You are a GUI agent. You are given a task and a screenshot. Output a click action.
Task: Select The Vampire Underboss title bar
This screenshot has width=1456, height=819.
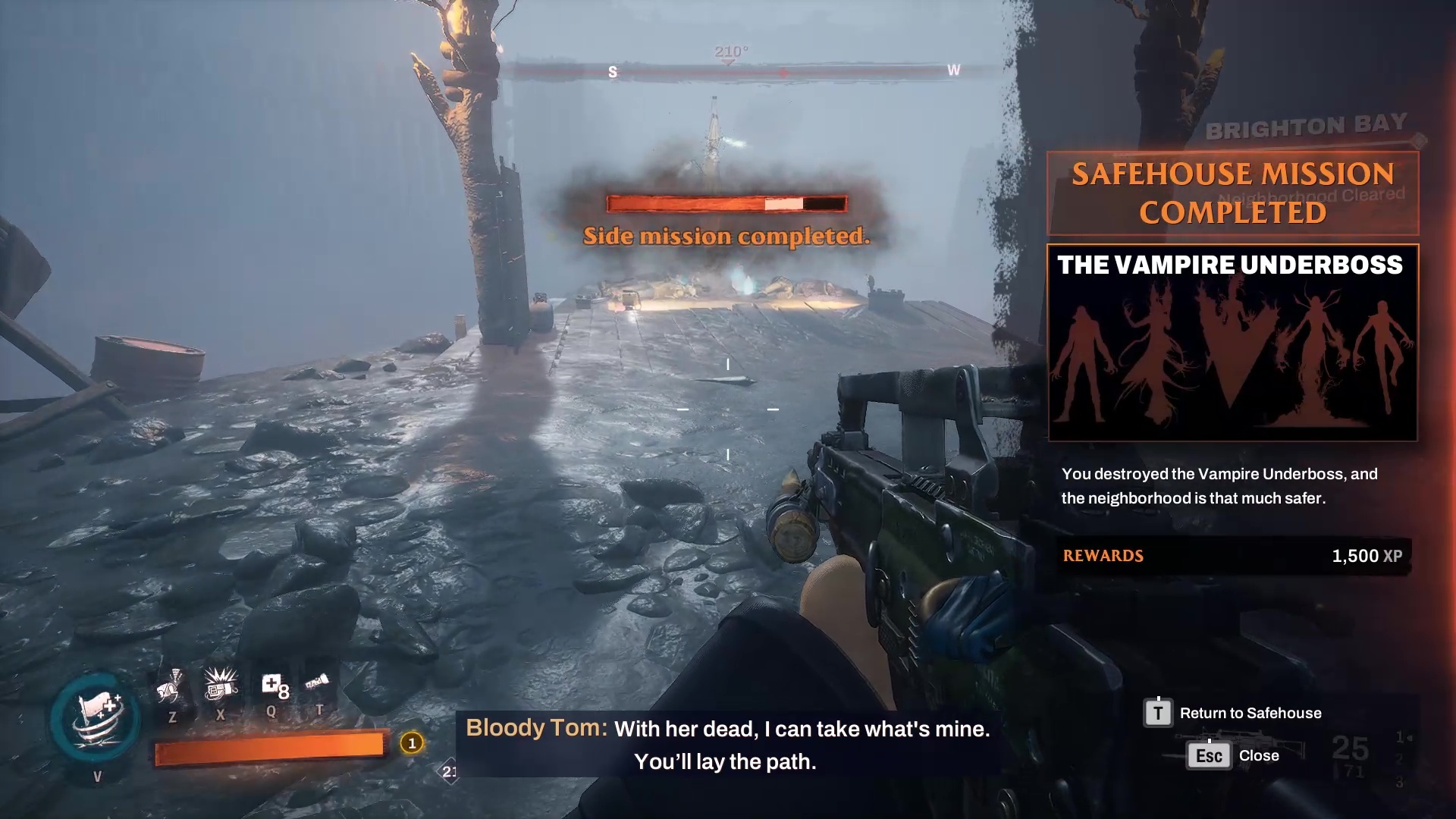tap(1232, 265)
